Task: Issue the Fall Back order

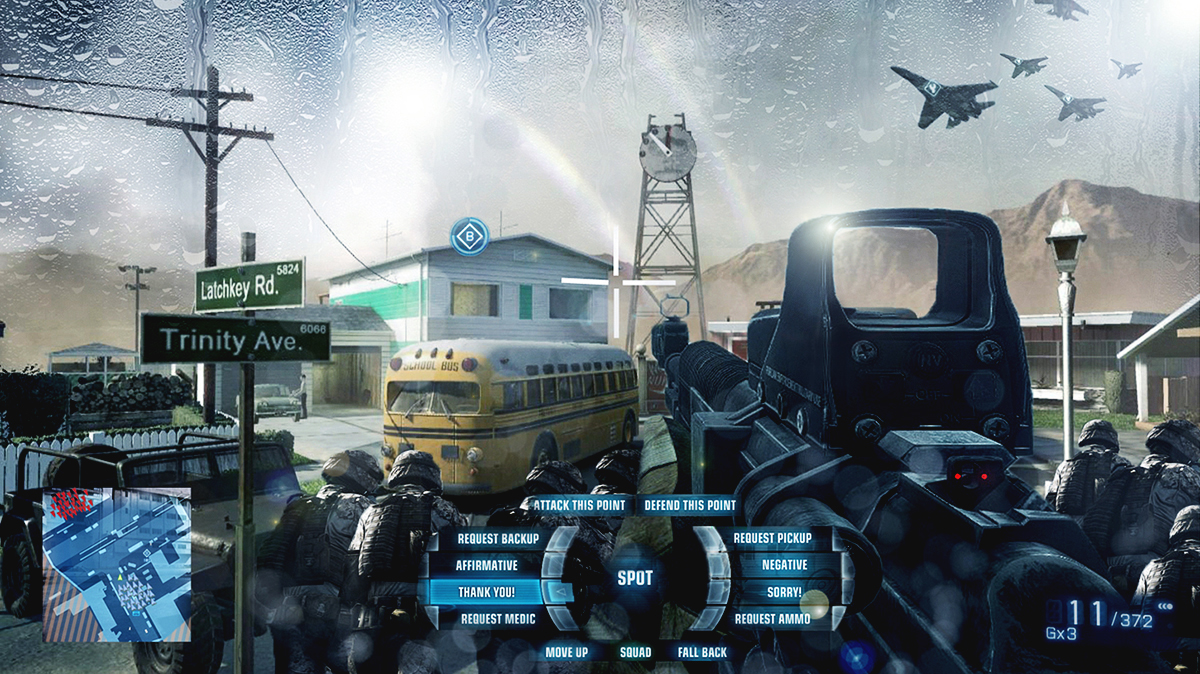Action: 702,652
